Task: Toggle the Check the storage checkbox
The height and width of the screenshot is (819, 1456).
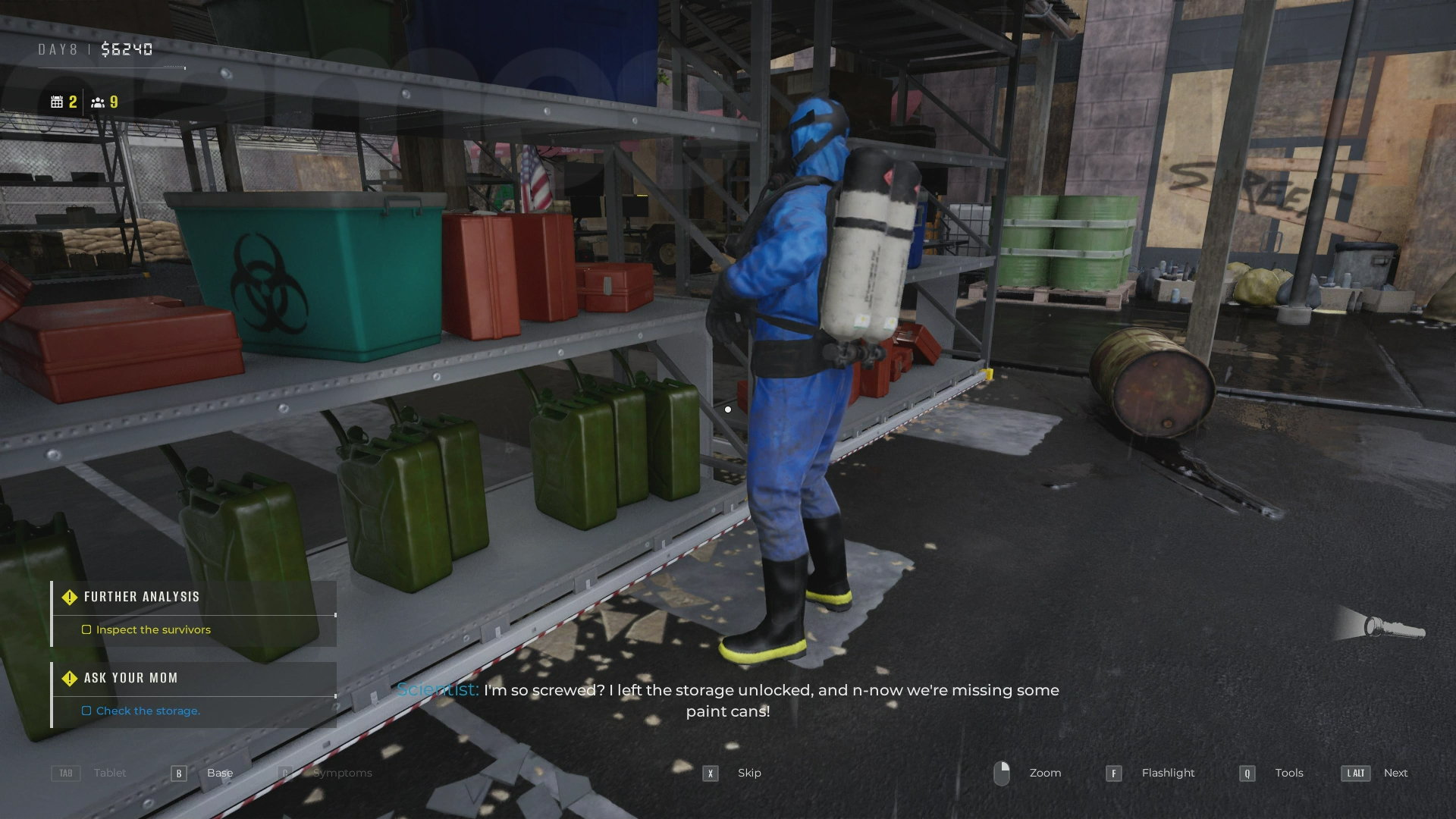Action: click(x=86, y=711)
